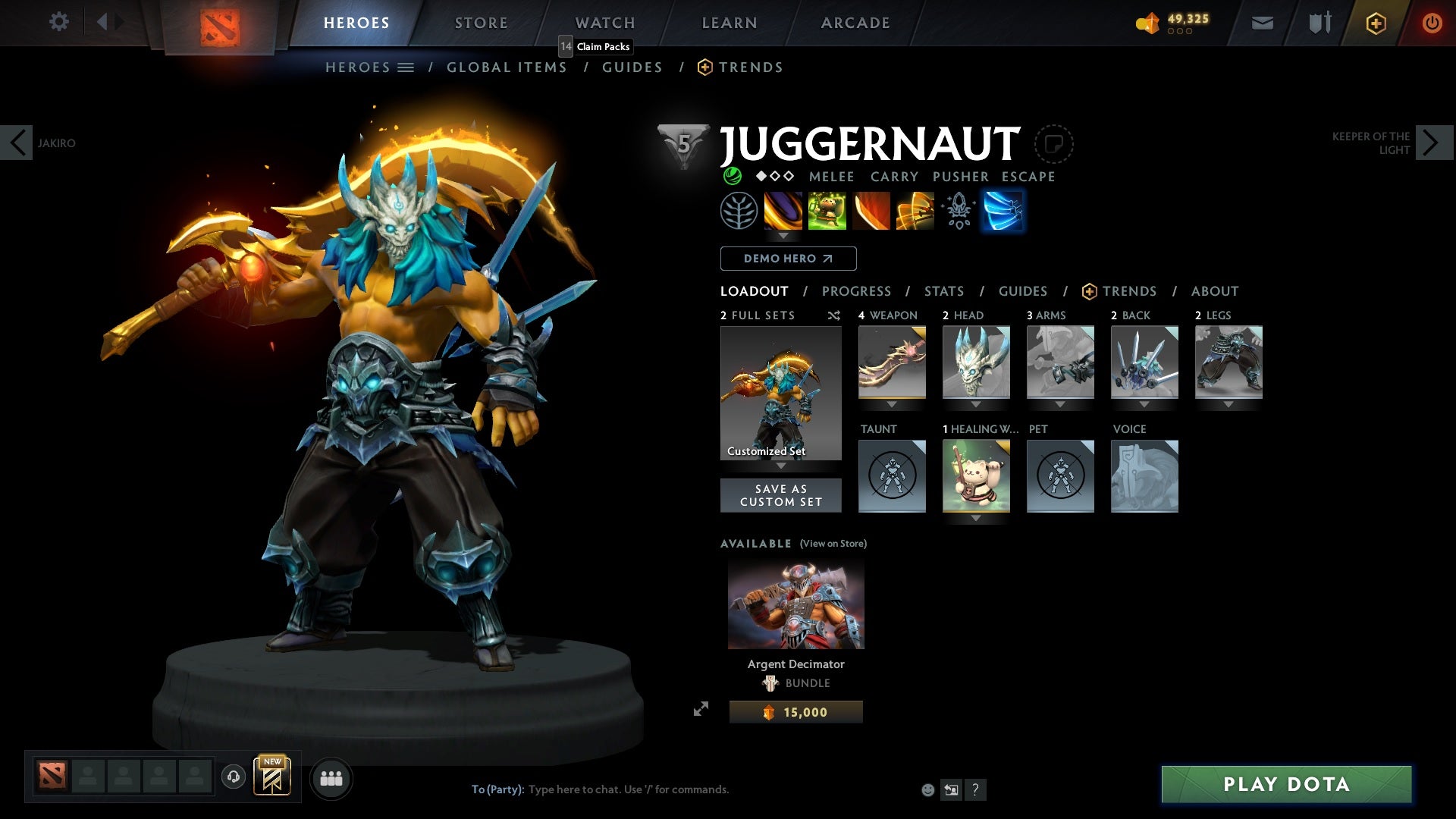The height and width of the screenshot is (819, 1456).
Task: Open the friends list icon near Play Dota
Action: 331,778
